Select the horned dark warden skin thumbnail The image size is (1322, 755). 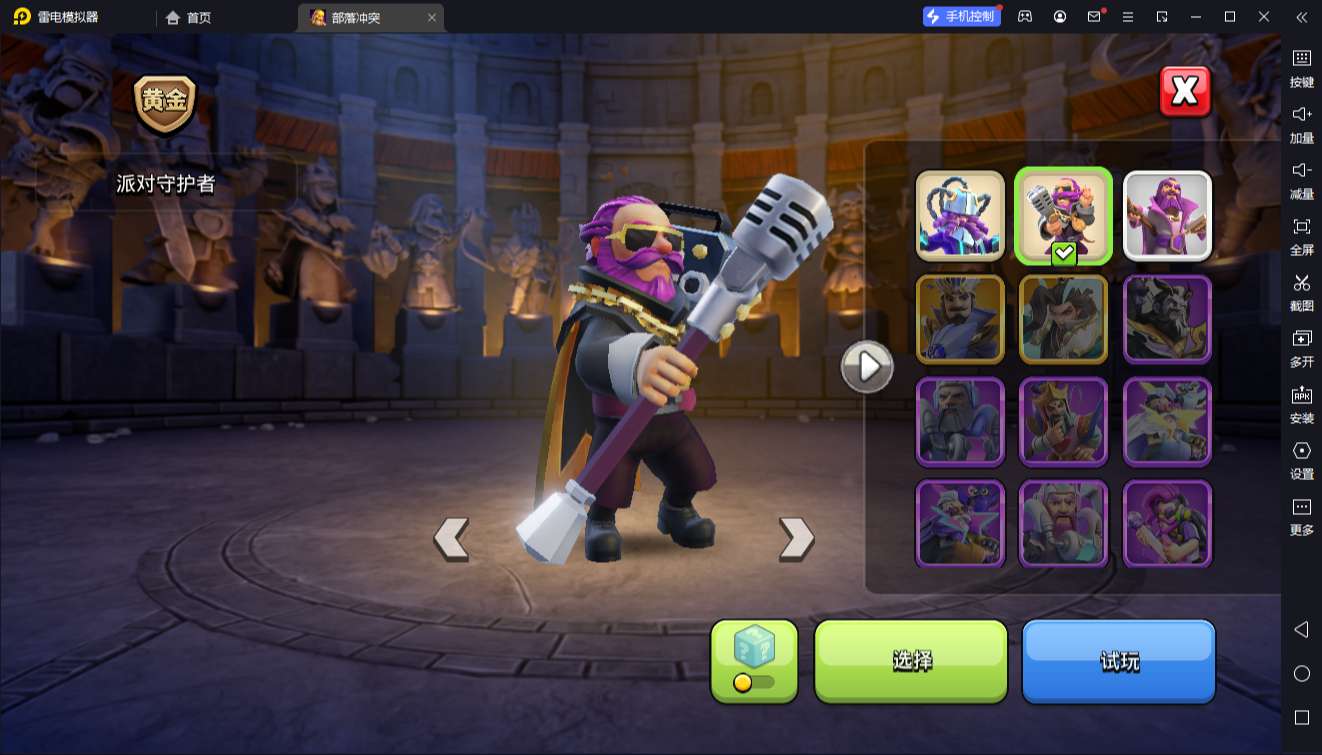[1167, 319]
